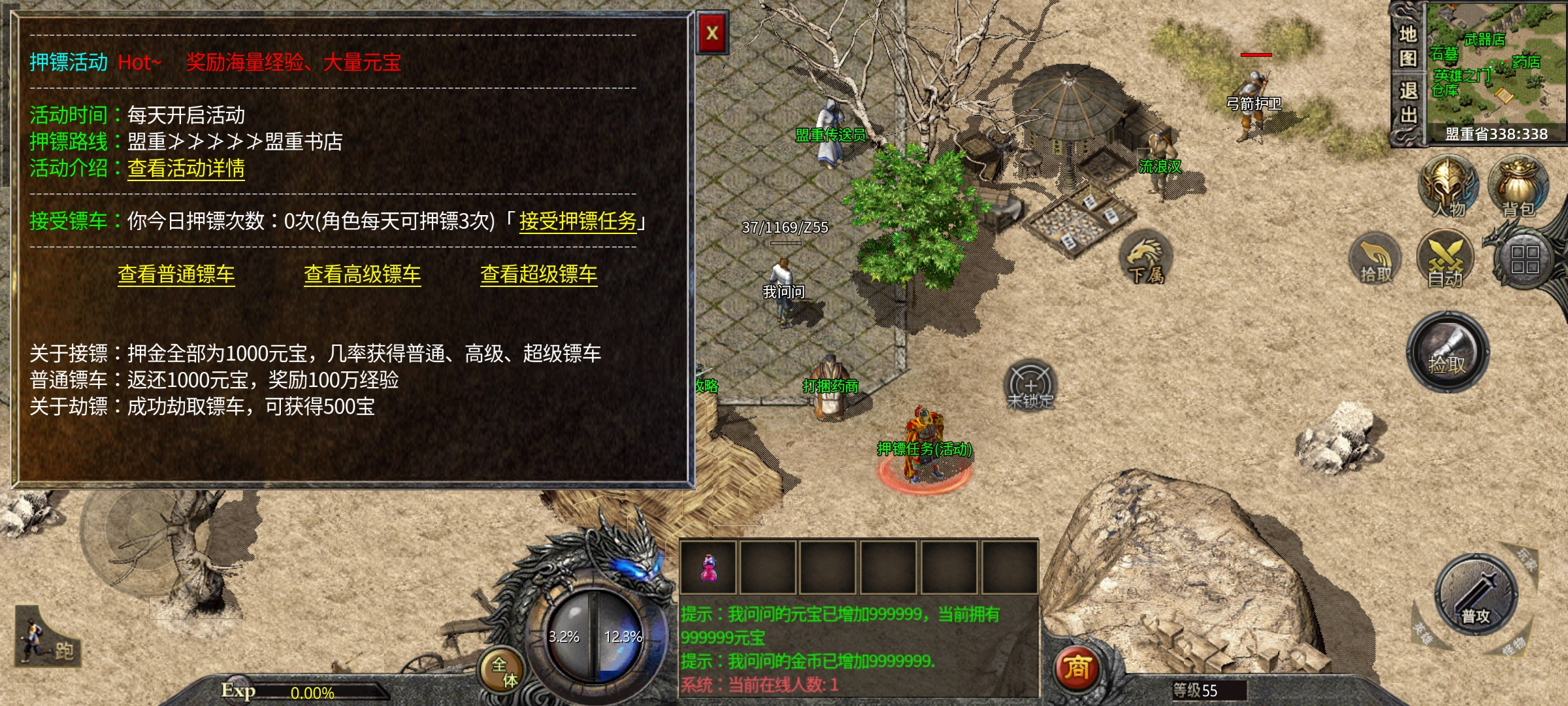View the 查看高级镖车 advanced cart info
The height and width of the screenshot is (706, 1568).
coord(362,275)
